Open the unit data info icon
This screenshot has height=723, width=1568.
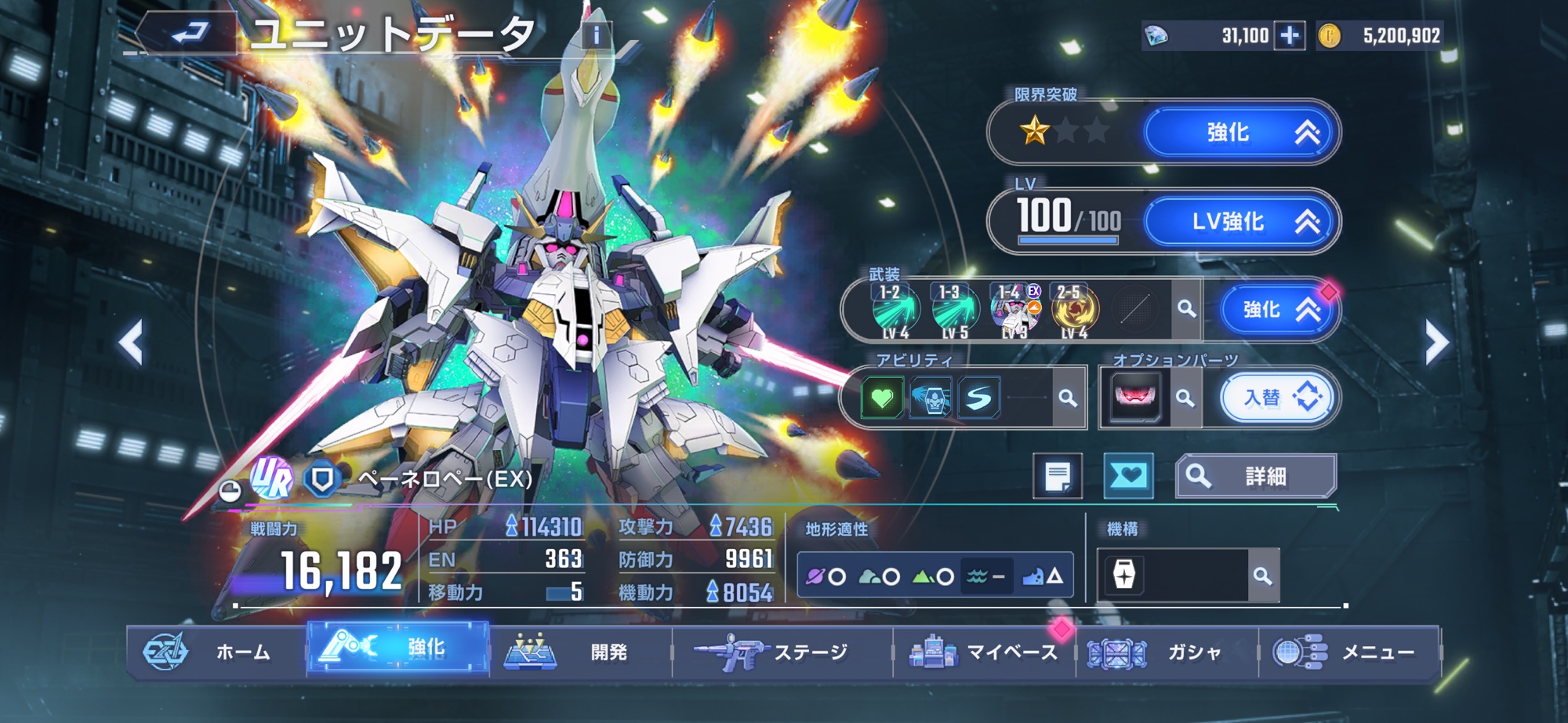pyautogui.click(x=596, y=35)
